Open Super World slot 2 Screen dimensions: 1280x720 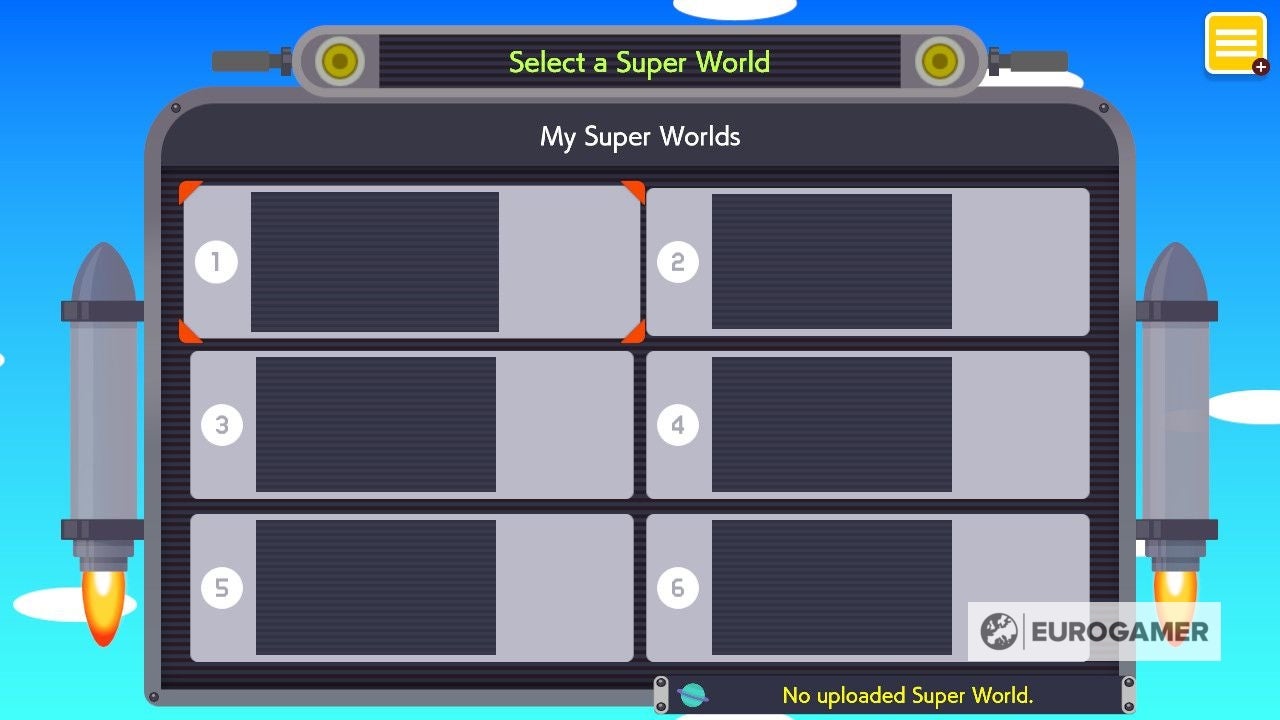coord(868,261)
